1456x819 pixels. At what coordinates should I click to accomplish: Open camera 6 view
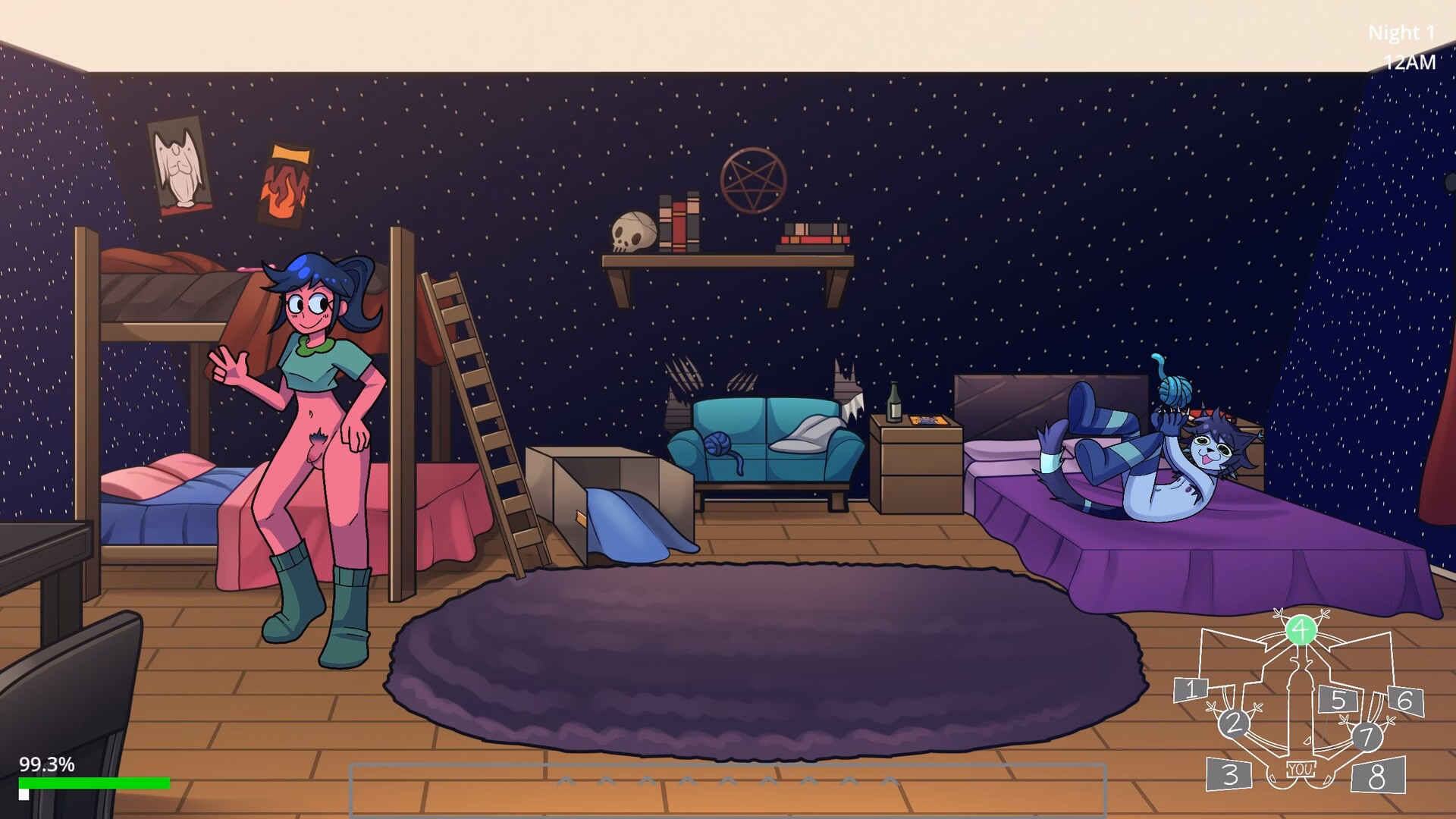[1404, 700]
